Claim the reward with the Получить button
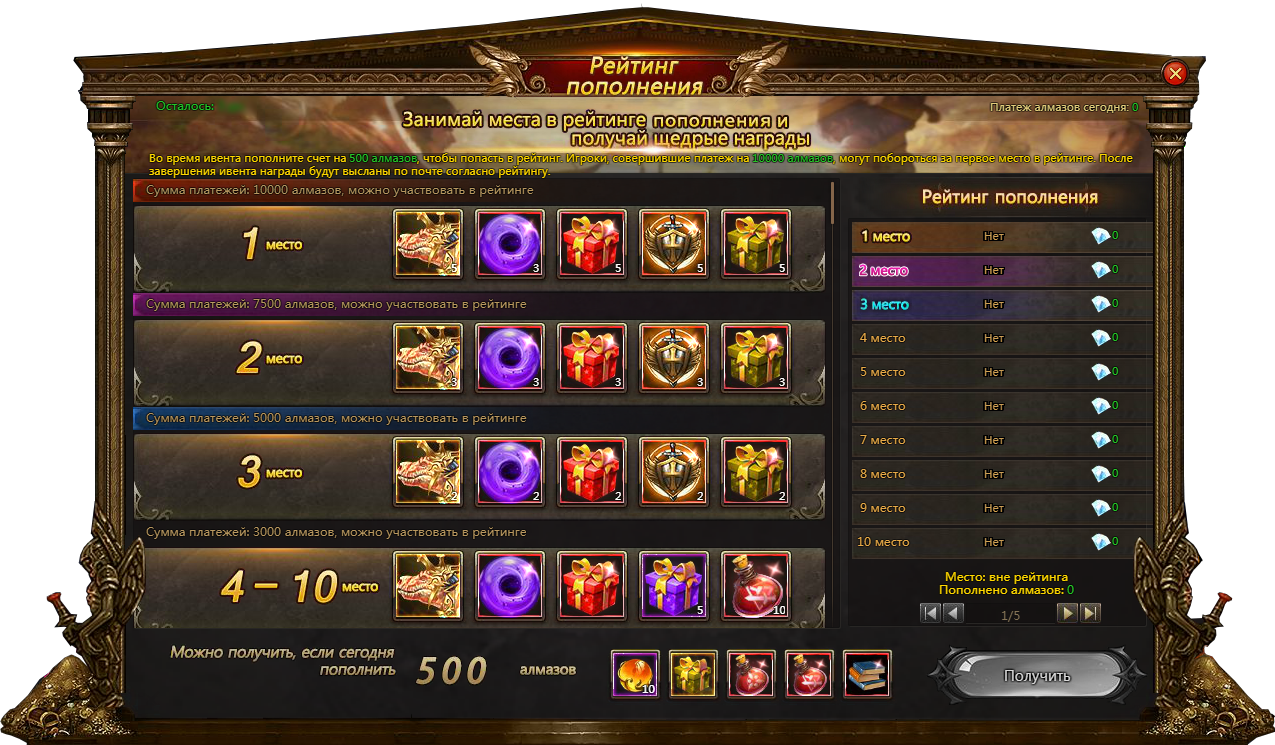 coord(1036,676)
